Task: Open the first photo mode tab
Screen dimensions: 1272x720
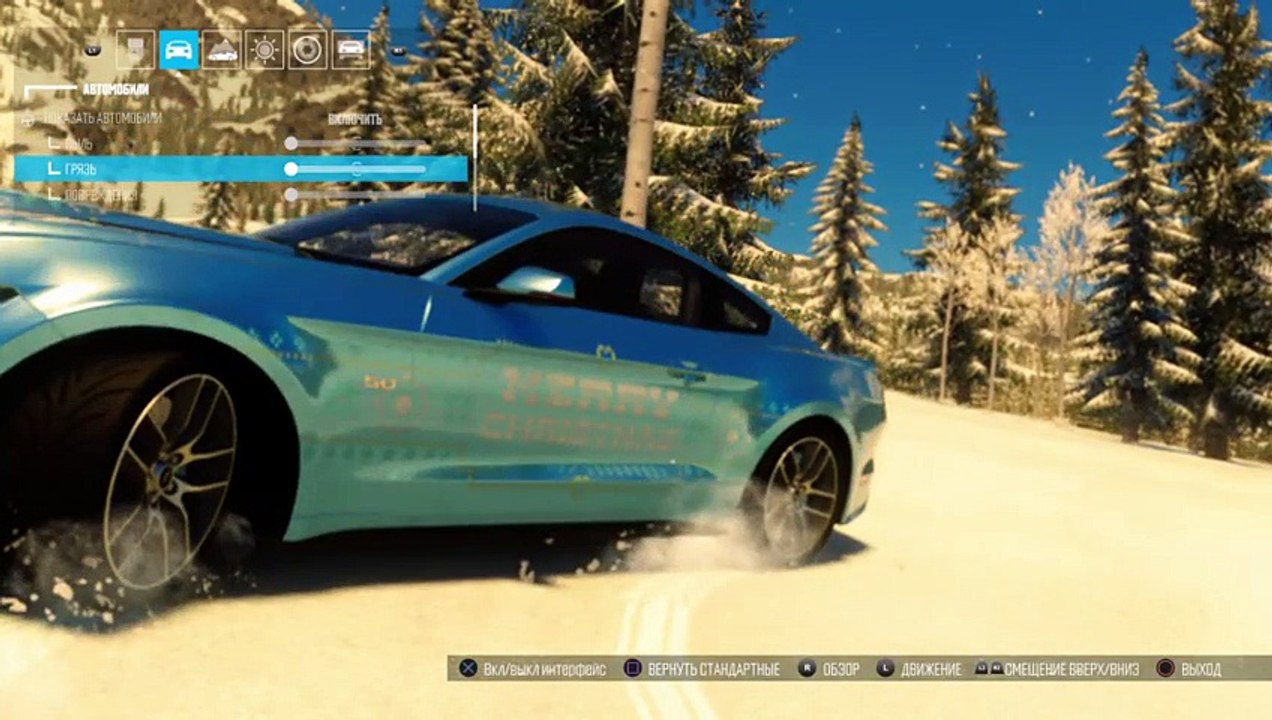Action: (x=135, y=49)
